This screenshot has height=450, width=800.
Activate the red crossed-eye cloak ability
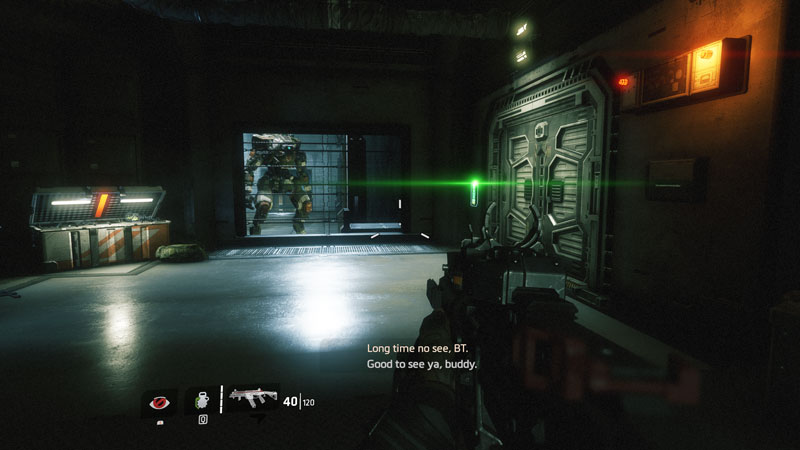[158, 401]
